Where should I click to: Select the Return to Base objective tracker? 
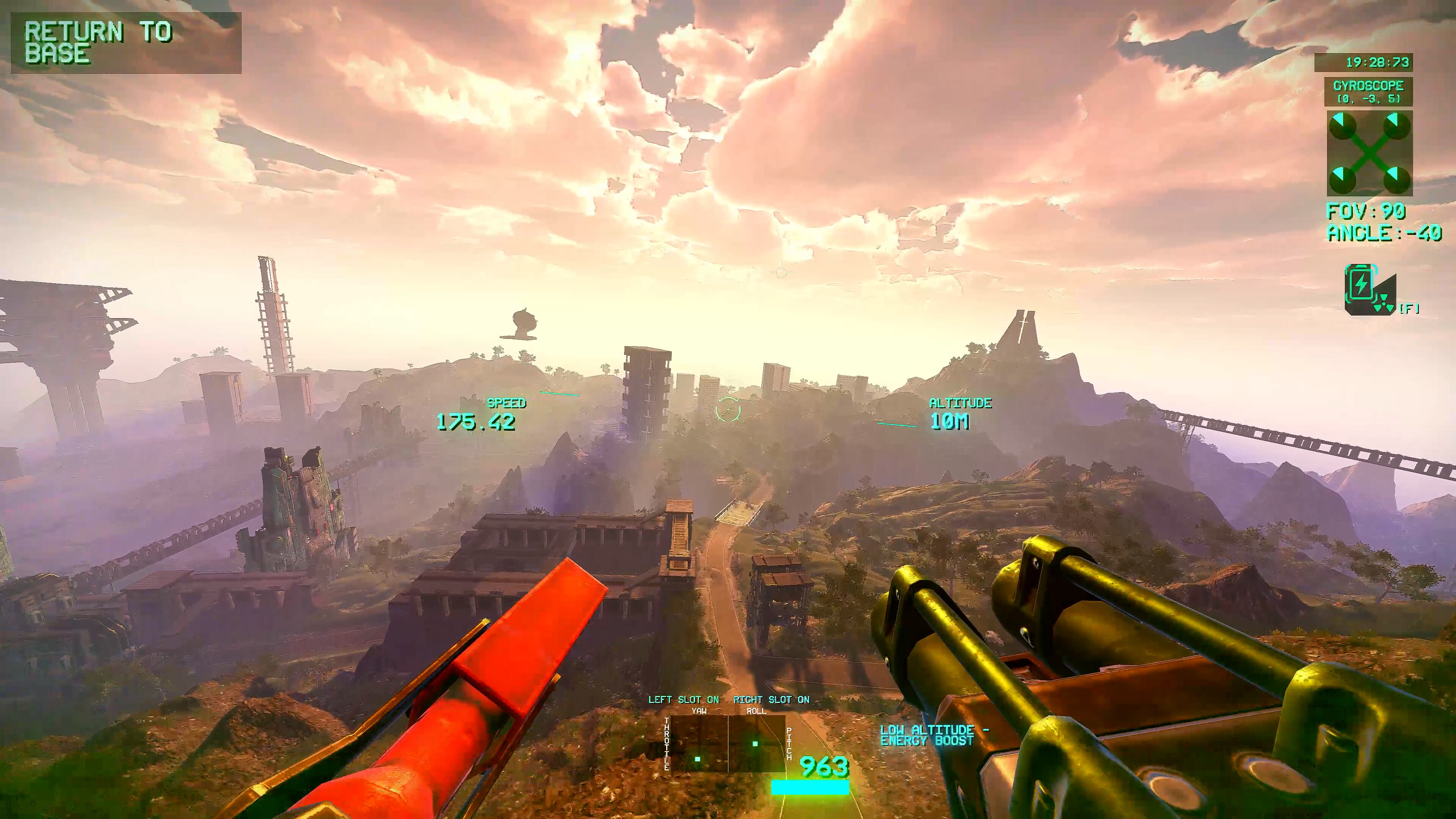pyautogui.click(x=126, y=43)
